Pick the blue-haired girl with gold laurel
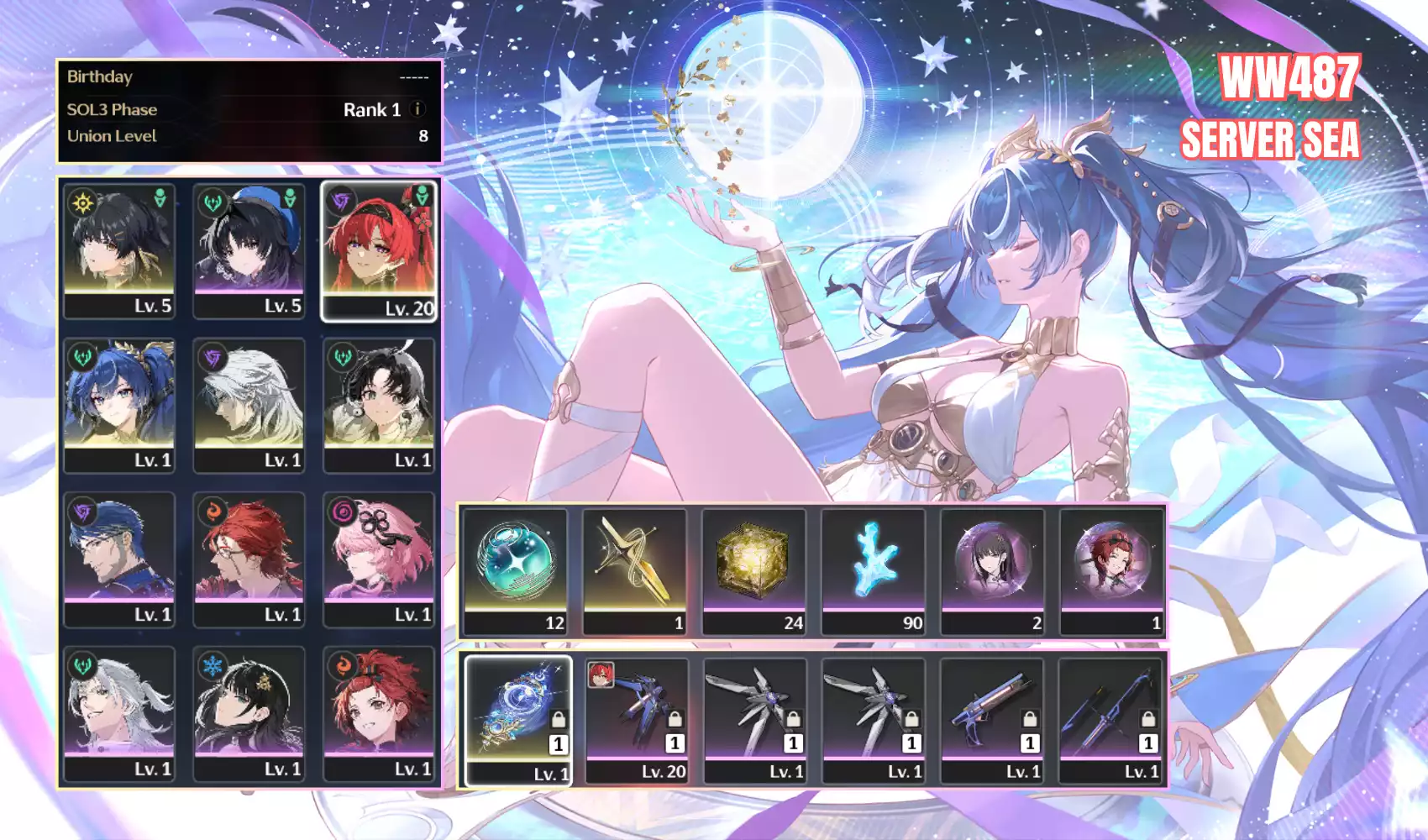 point(119,405)
